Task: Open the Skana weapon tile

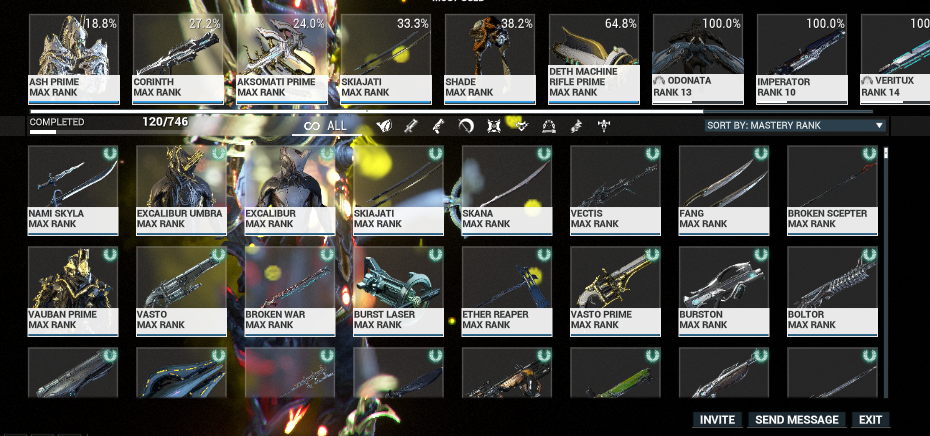Action: point(506,189)
